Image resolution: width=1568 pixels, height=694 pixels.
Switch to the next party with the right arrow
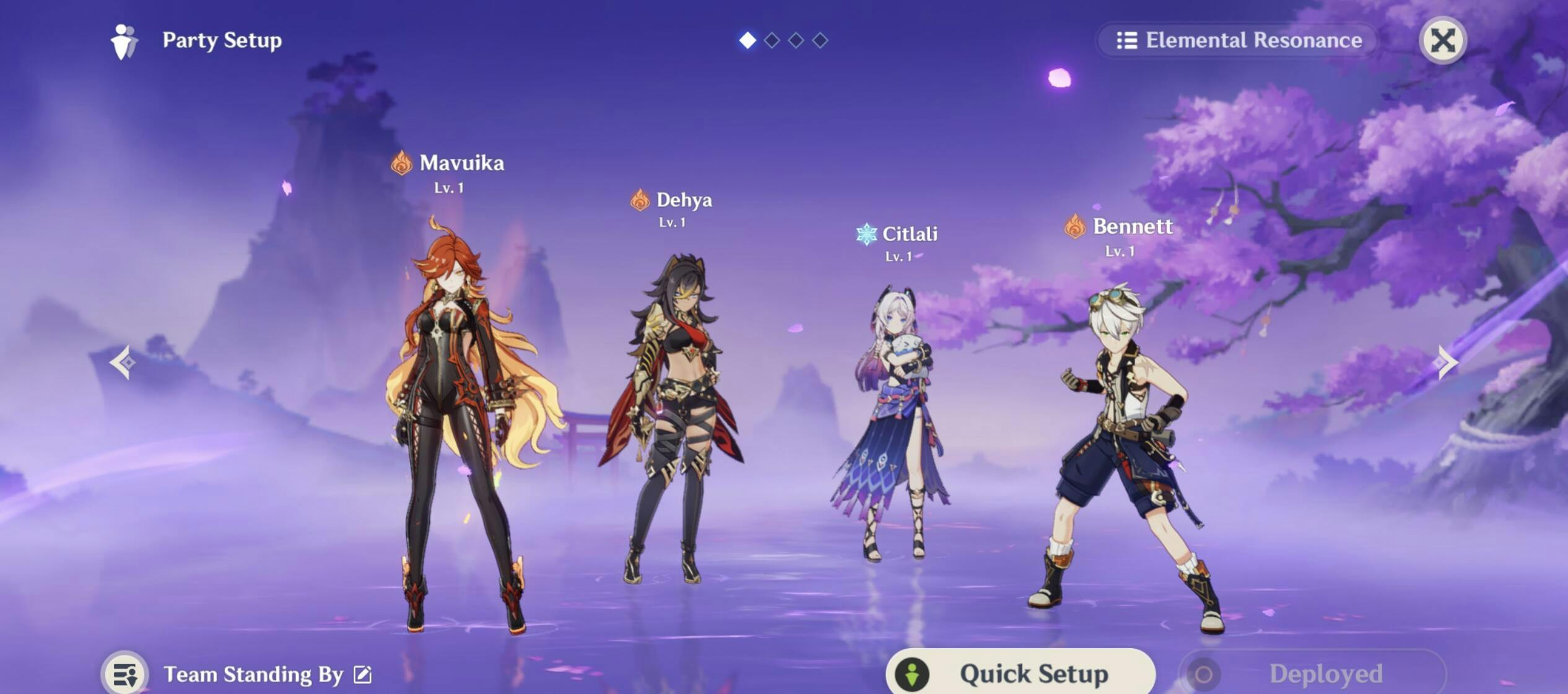pos(1447,362)
